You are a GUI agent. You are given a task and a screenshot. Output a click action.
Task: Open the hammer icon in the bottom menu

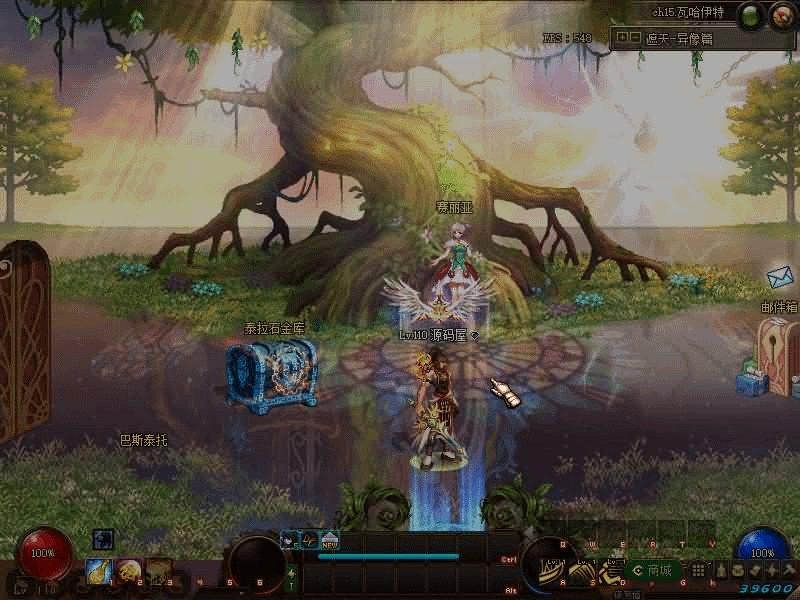(x=788, y=569)
